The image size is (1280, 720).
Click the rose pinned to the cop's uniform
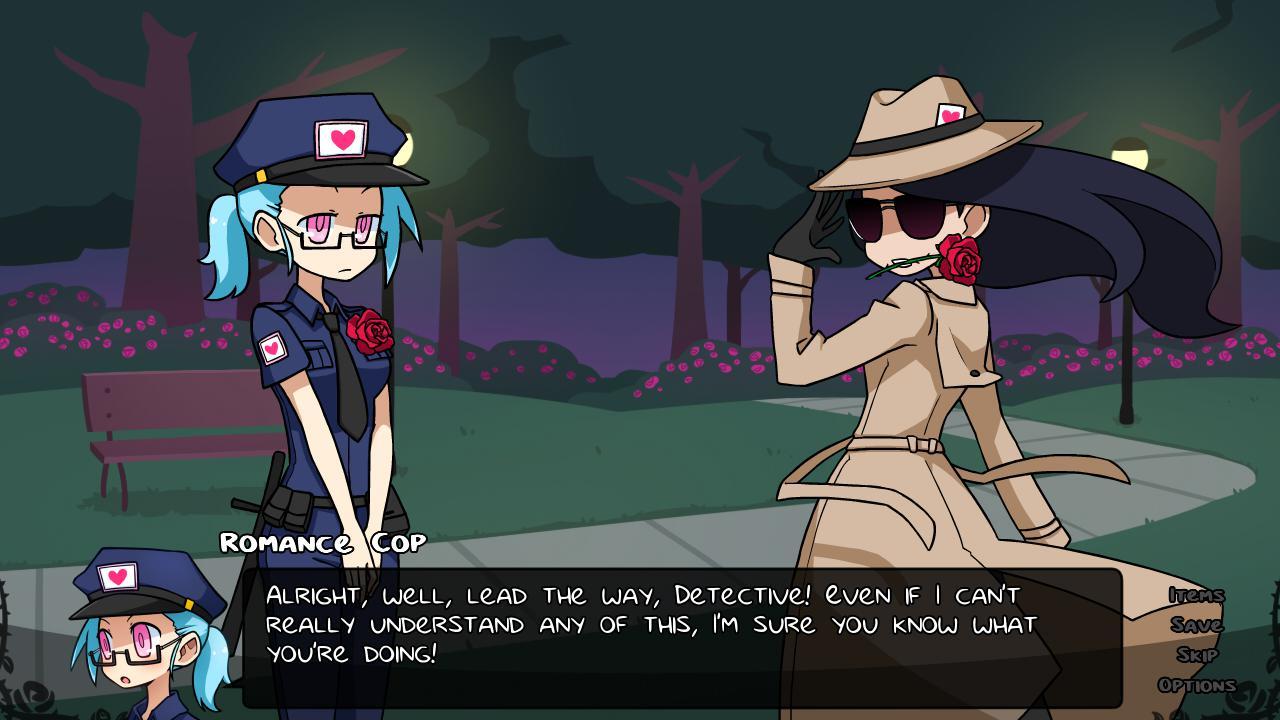coord(372,331)
